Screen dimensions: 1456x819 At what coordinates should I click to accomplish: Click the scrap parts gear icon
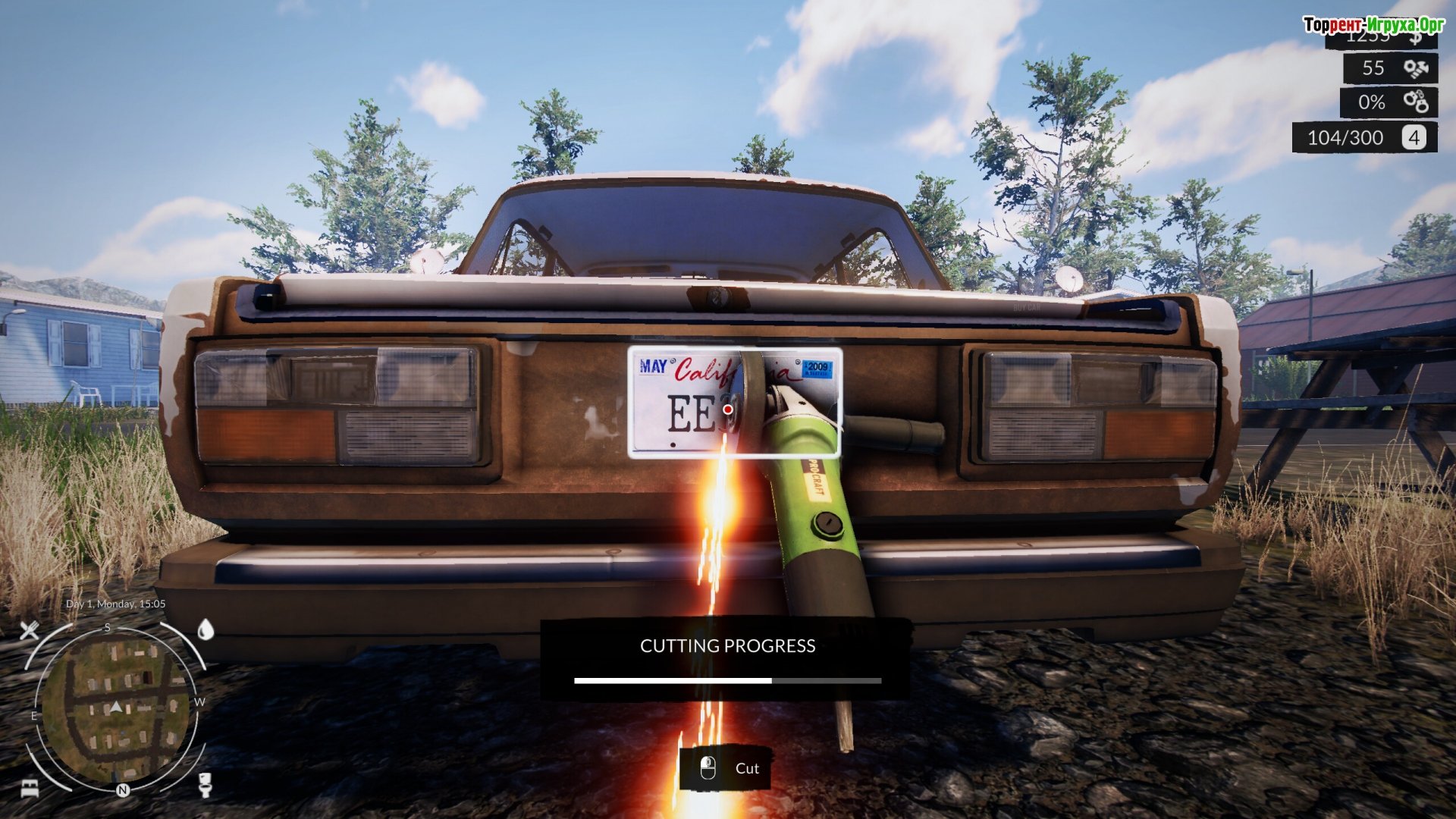1415,68
